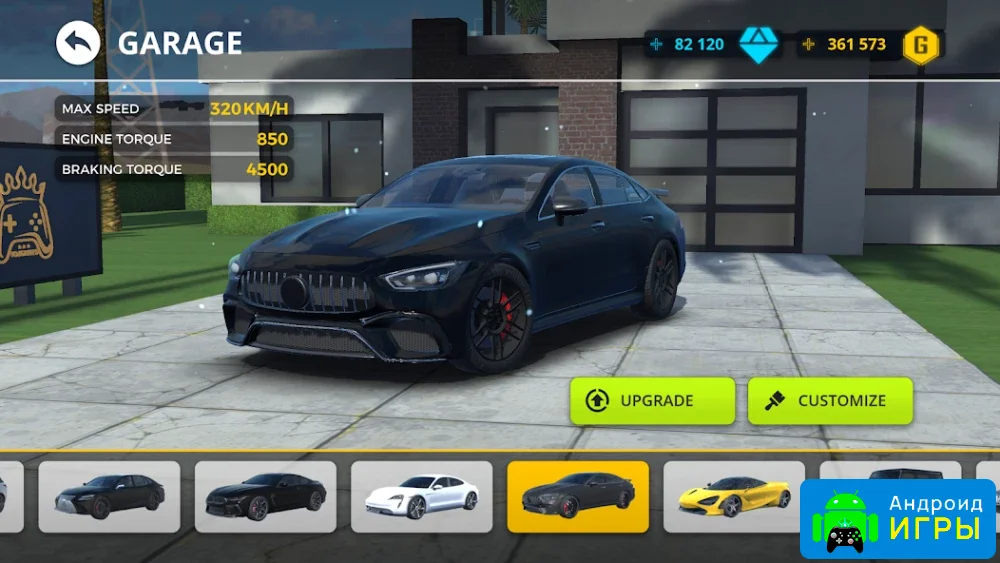Choose the yellow supercar thumbnail
Viewport: 1000px width, 563px height.
(733, 496)
